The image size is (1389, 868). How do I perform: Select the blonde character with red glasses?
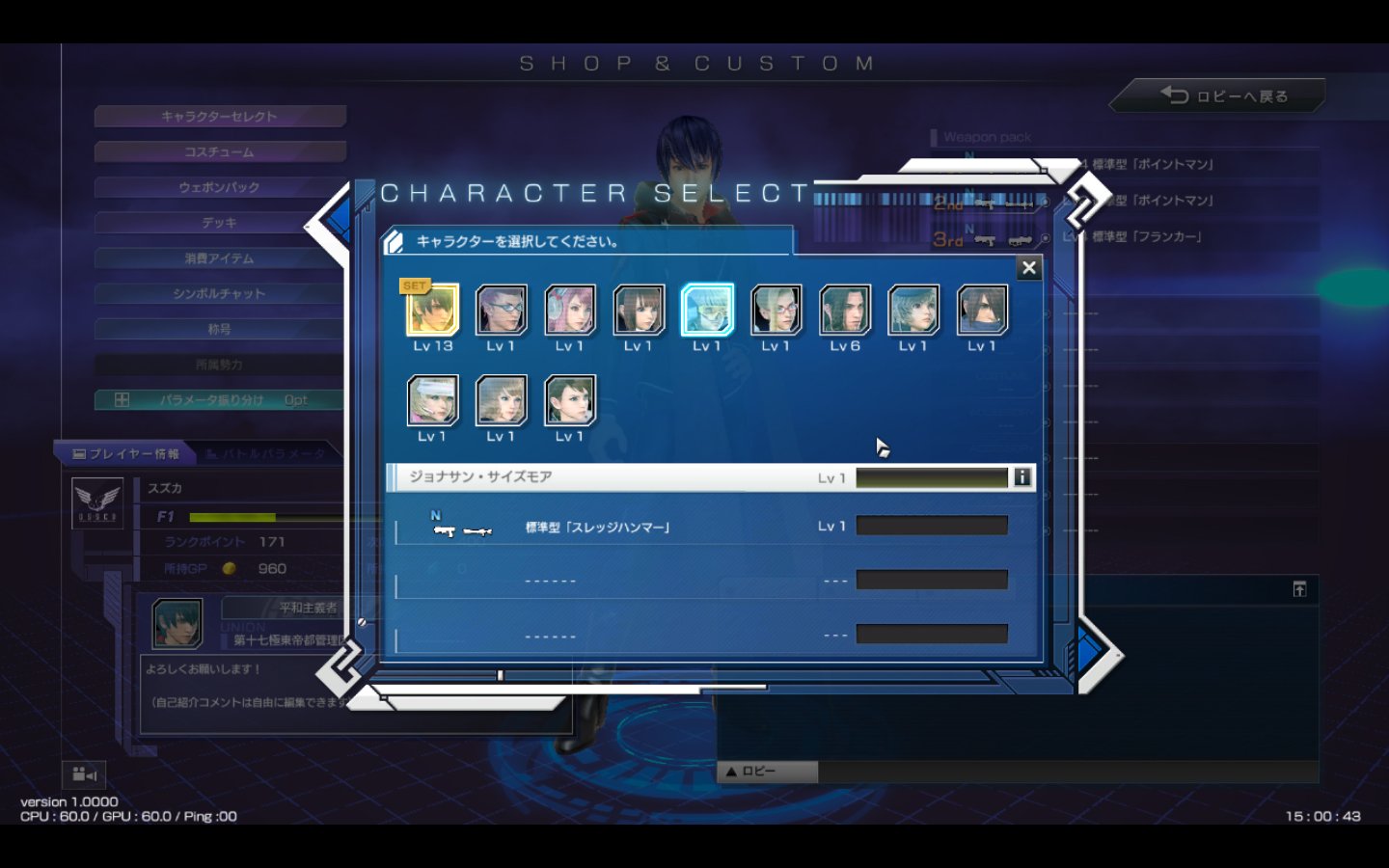776,311
